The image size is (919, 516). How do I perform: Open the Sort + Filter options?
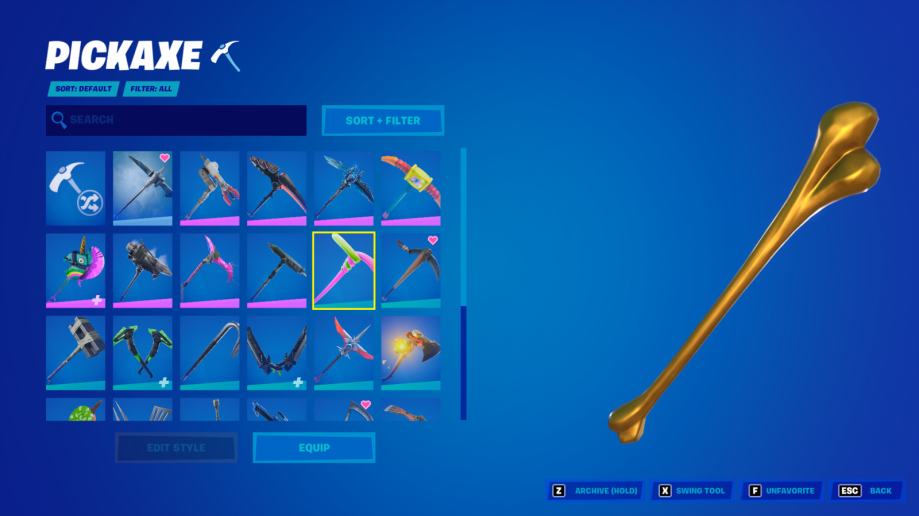(x=383, y=120)
